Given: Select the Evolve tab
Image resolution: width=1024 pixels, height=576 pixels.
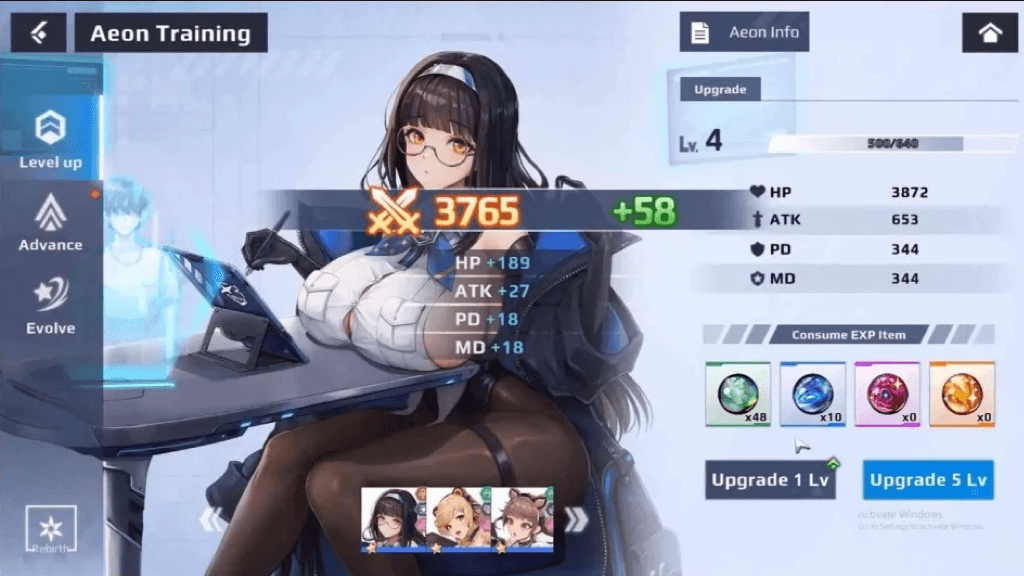Looking at the screenshot, I should (50, 306).
